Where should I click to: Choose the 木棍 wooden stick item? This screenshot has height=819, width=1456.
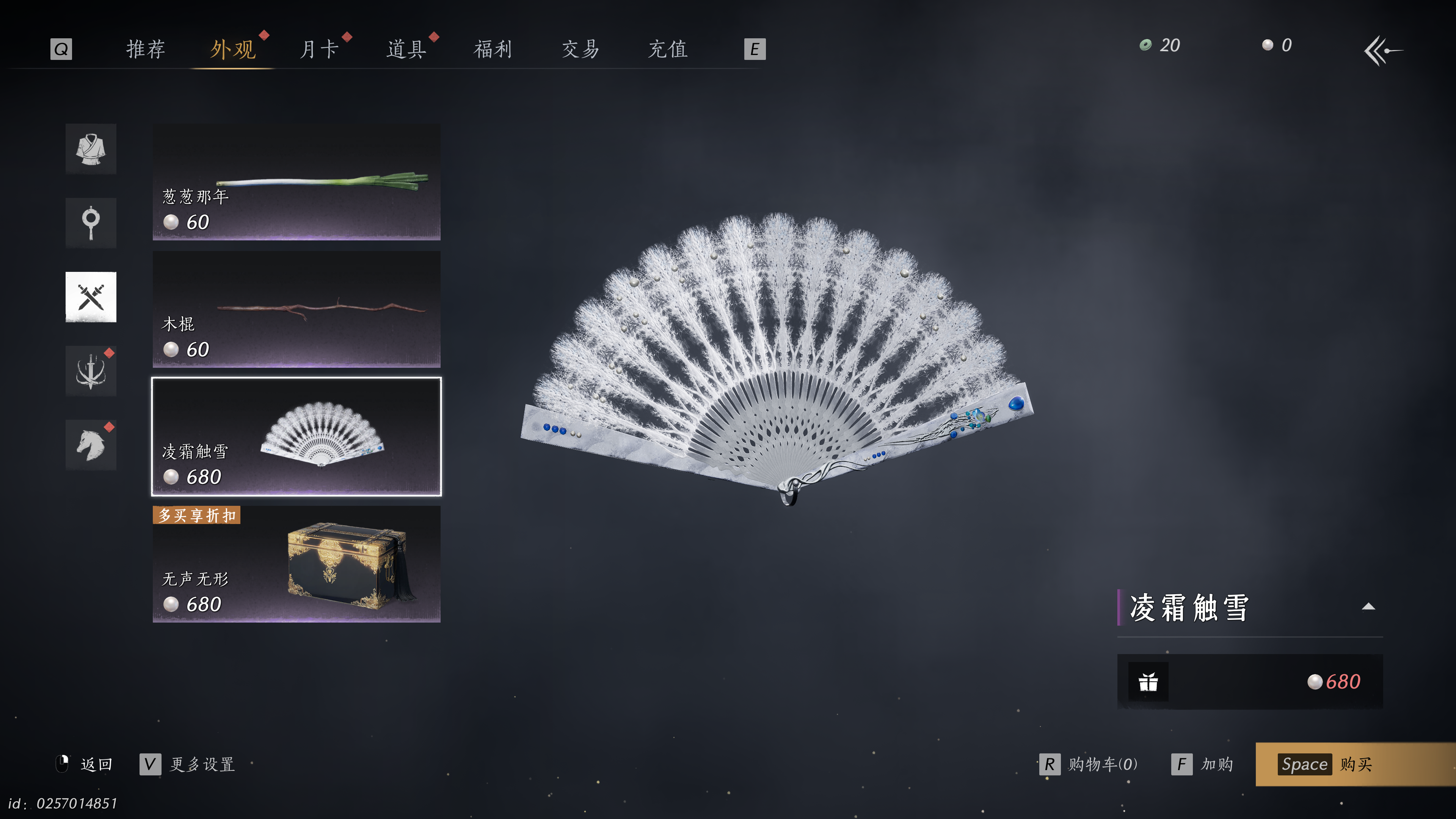[x=296, y=309]
